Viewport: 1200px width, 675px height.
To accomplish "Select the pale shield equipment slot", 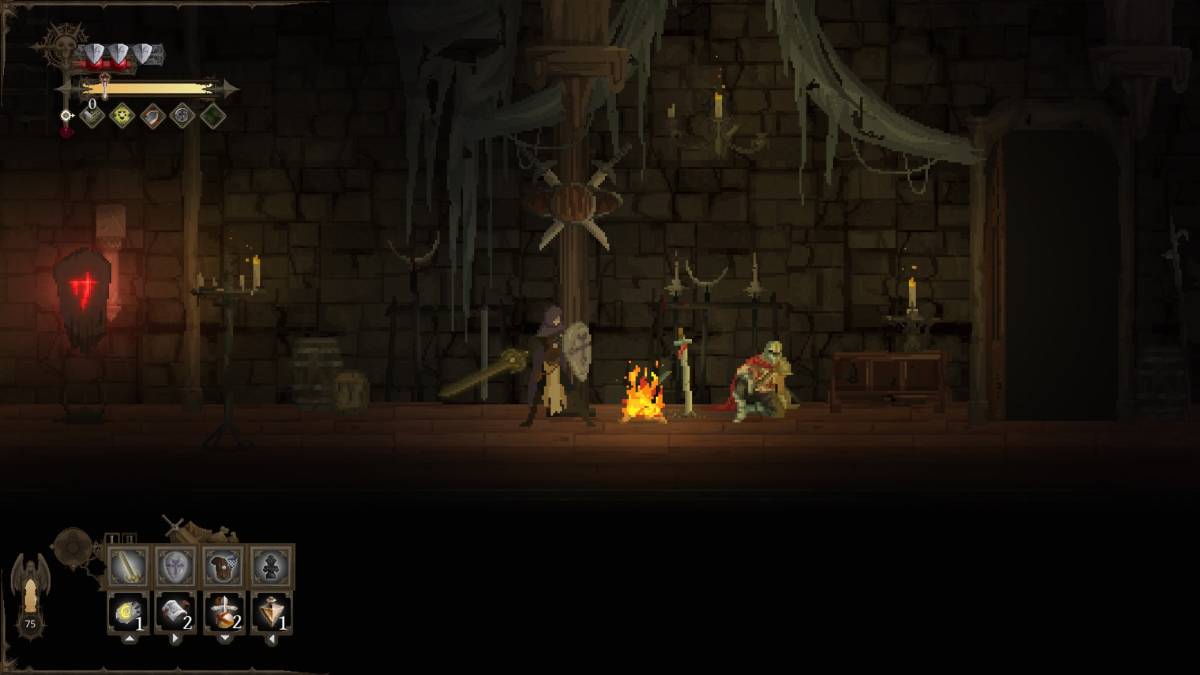I will (x=175, y=567).
